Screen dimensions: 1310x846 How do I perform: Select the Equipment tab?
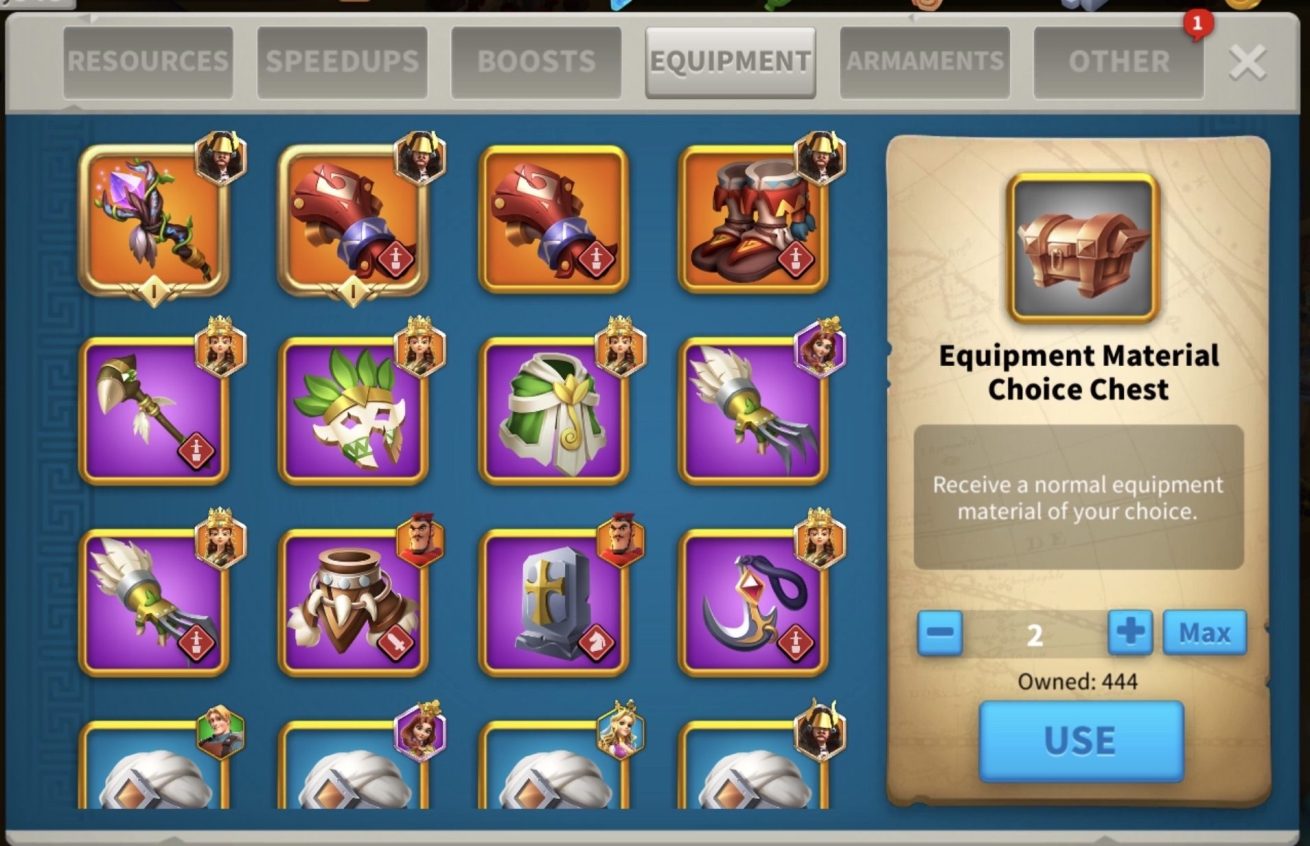(x=730, y=62)
